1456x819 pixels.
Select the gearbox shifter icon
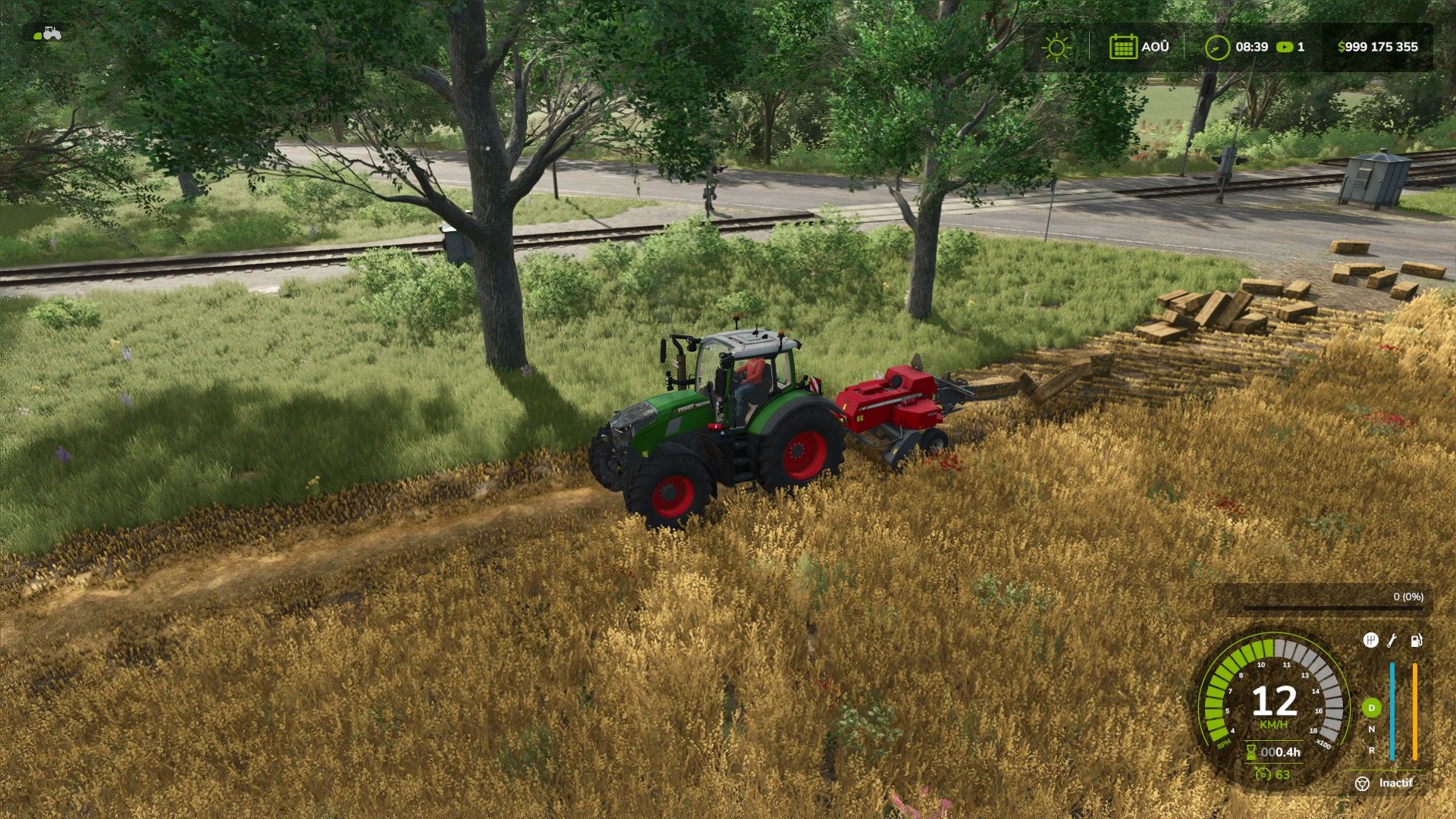coord(1370,641)
